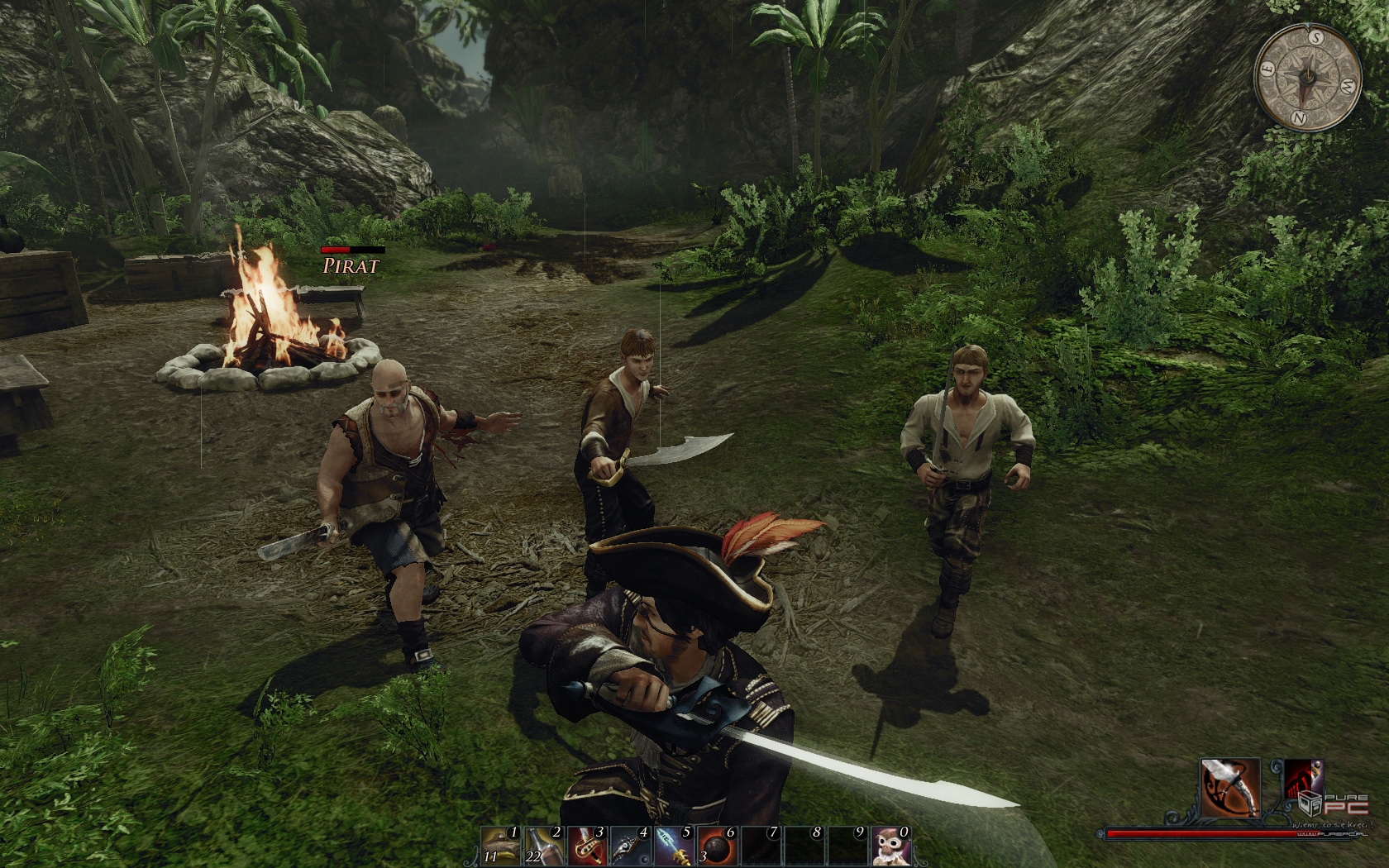
Task: Activate the monkey companion hotbar slot
Action: [890, 845]
